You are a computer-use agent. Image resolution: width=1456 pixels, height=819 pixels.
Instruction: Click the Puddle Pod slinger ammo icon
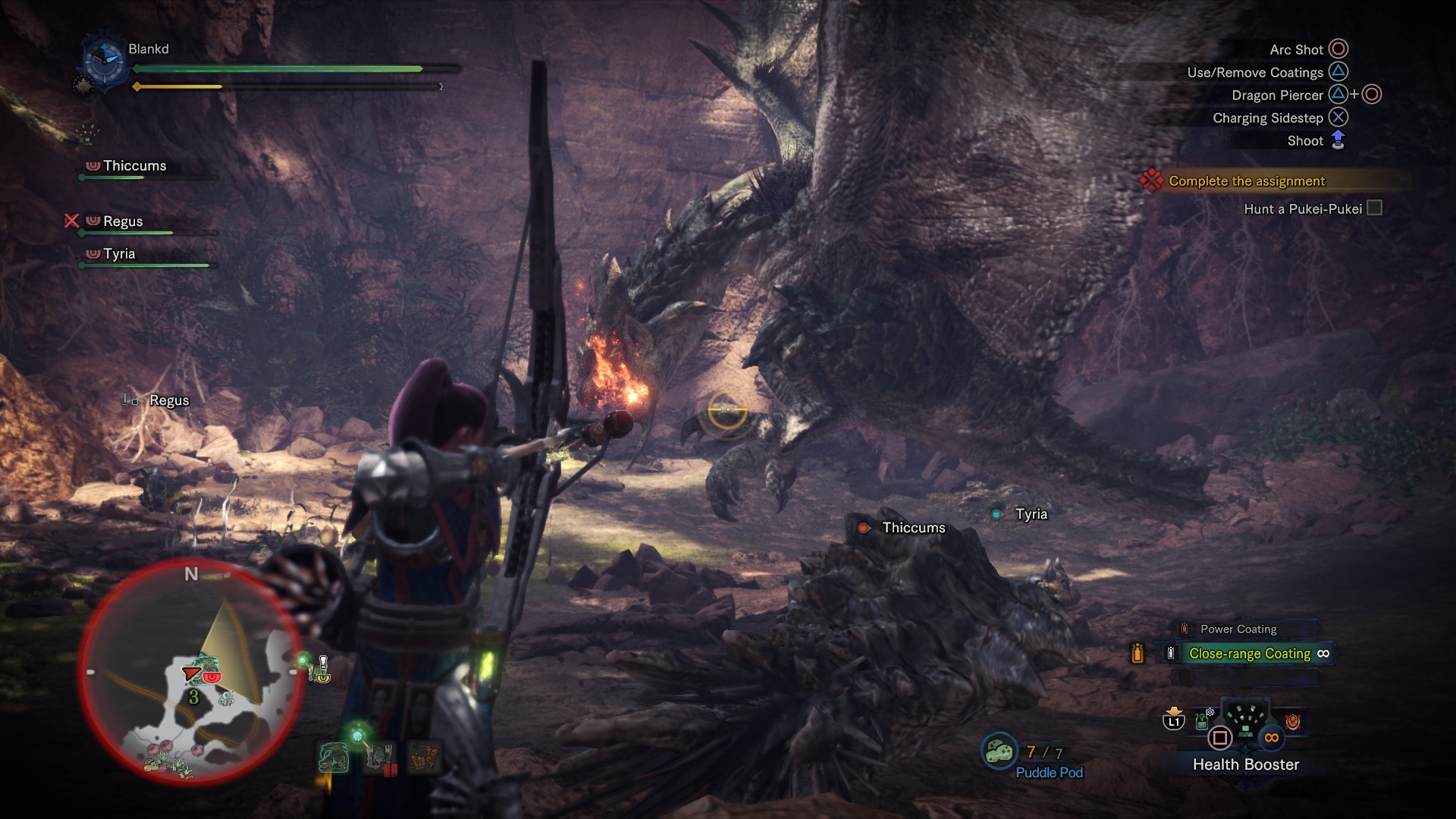pos(999,752)
